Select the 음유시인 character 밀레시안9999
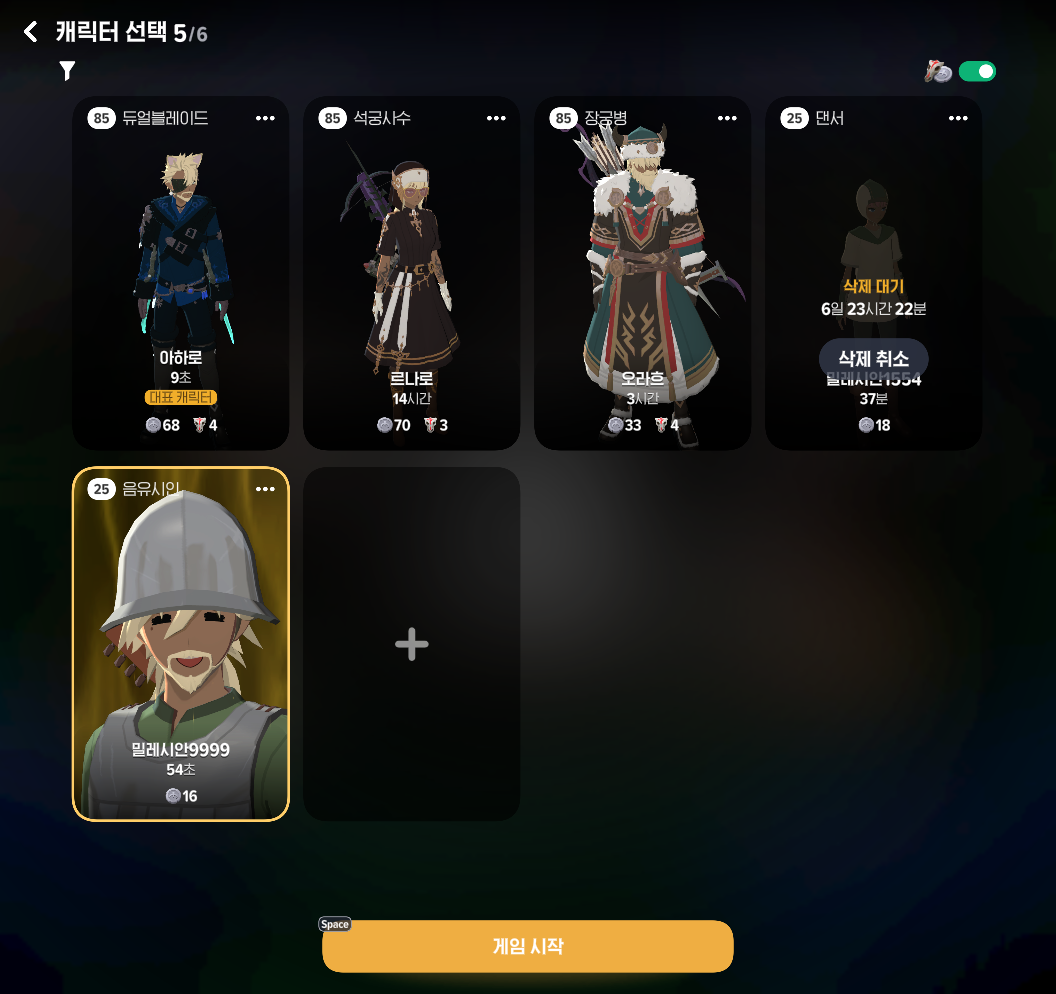1056x994 pixels. tap(181, 644)
